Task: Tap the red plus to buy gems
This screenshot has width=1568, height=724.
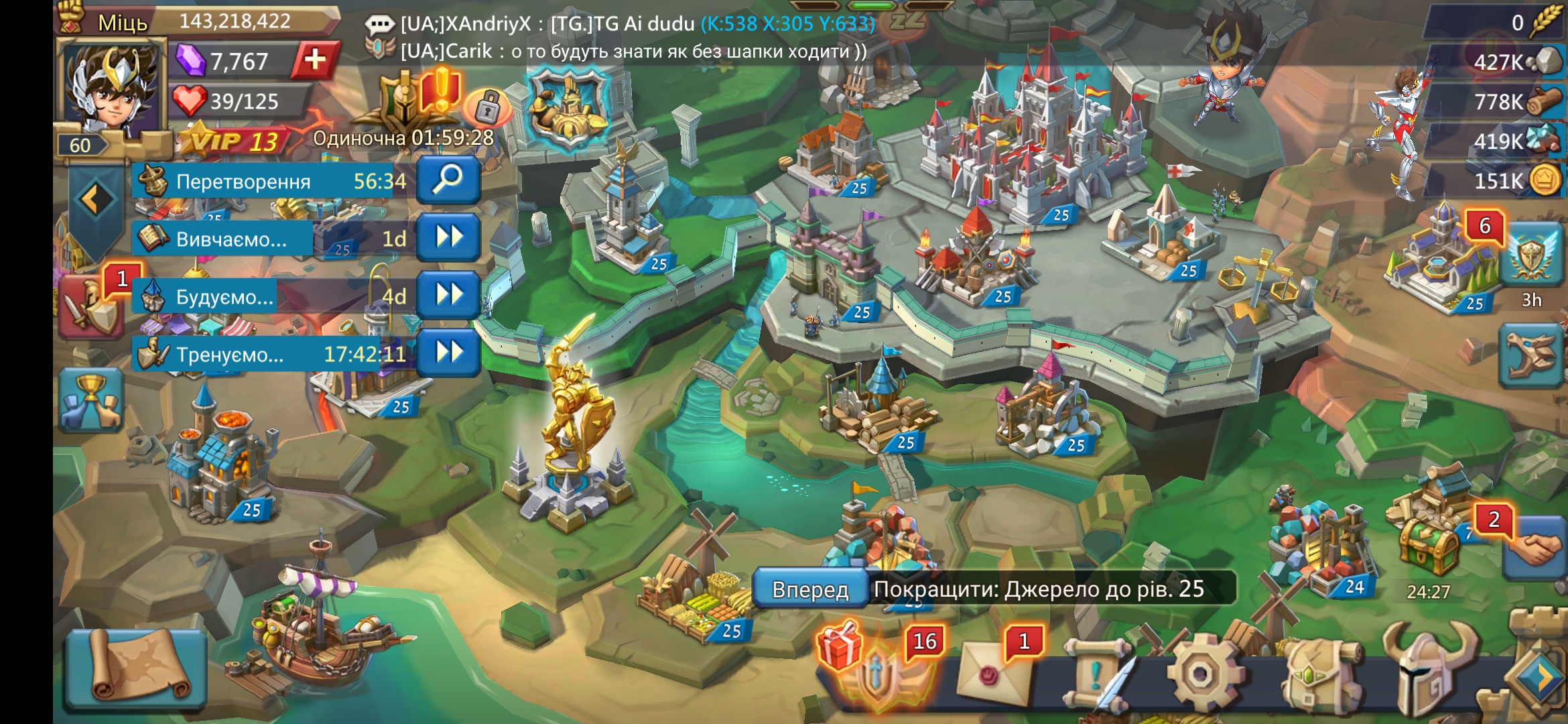Action: pyautogui.click(x=314, y=60)
